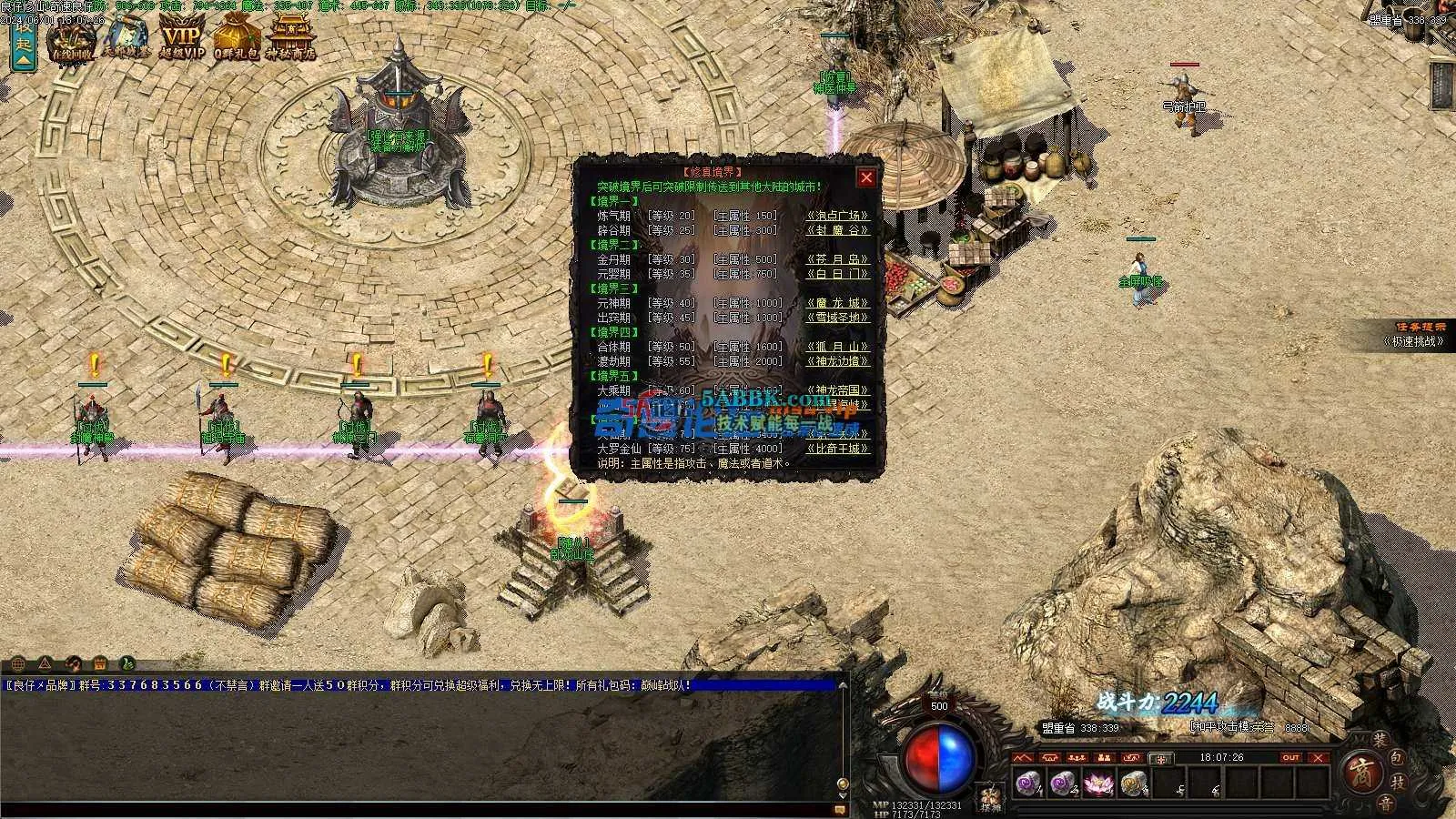Close the 修真境界 dialog window
The width and height of the screenshot is (1456, 819).
pyautogui.click(x=866, y=178)
